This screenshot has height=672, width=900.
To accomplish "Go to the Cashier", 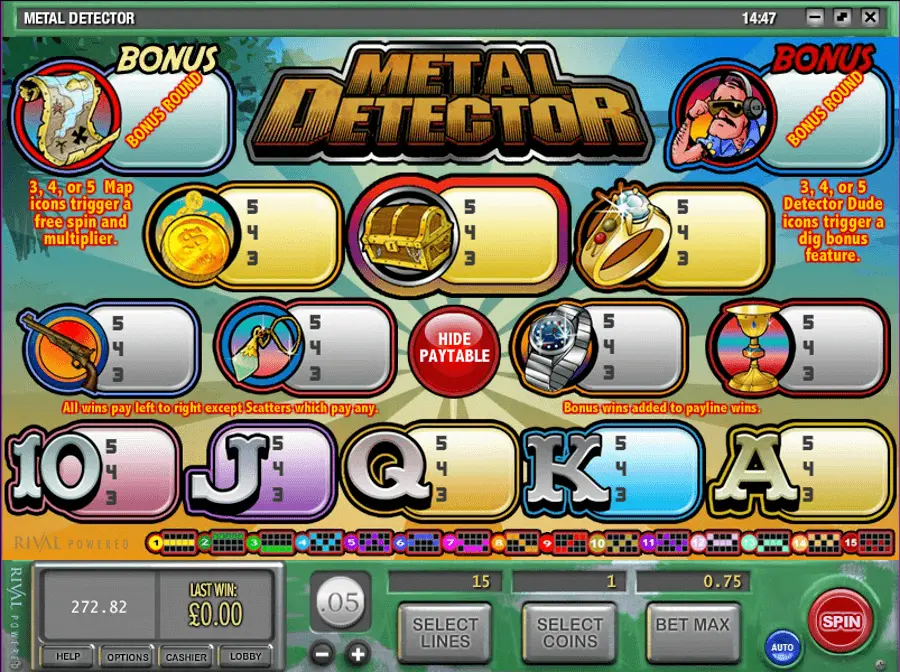I will (187, 656).
